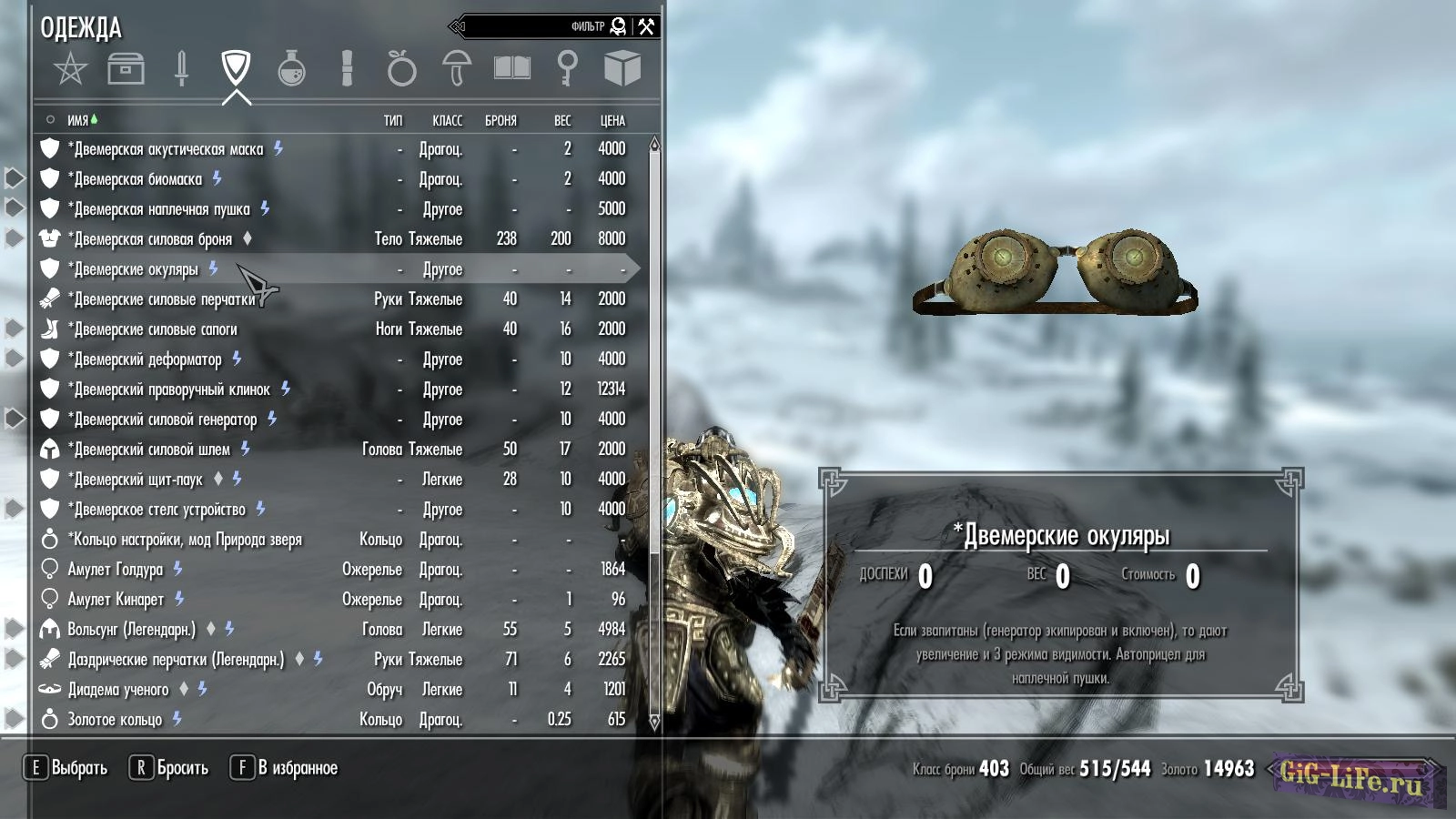
Task: Click the filter search field
Action: 537,26
